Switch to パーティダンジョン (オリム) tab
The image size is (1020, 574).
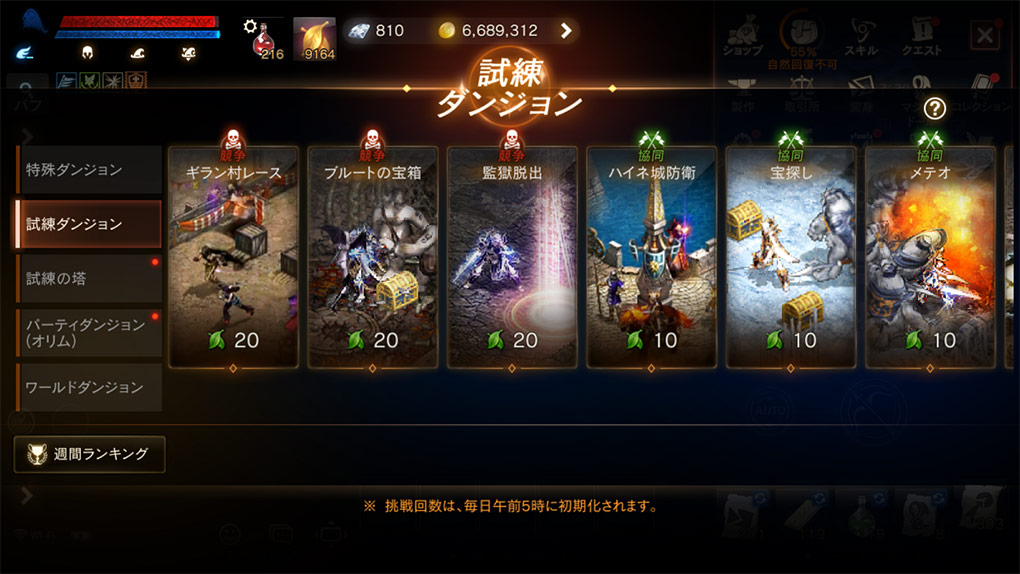click(x=88, y=333)
